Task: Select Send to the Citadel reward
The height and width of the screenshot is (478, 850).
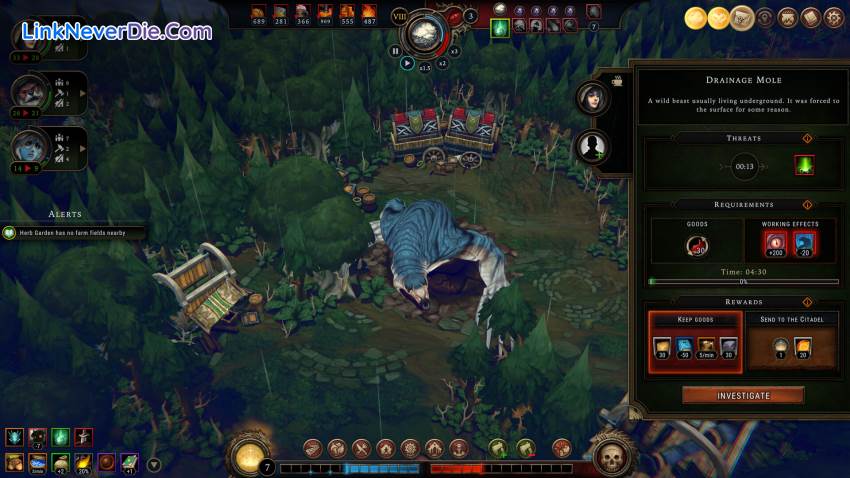Action: pos(790,342)
